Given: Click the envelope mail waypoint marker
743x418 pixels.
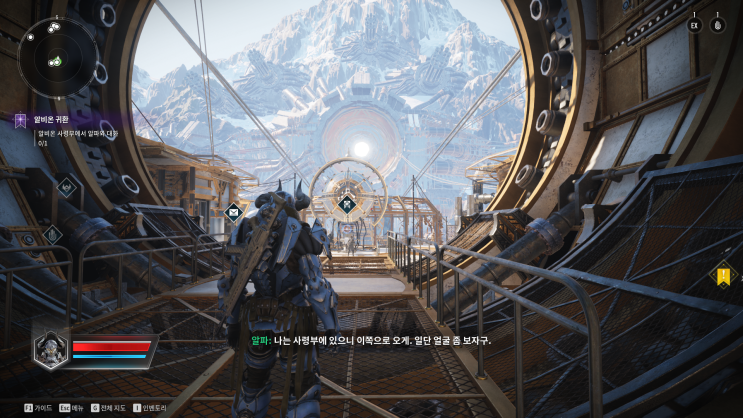Looking at the screenshot, I should click(x=233, y=211).
